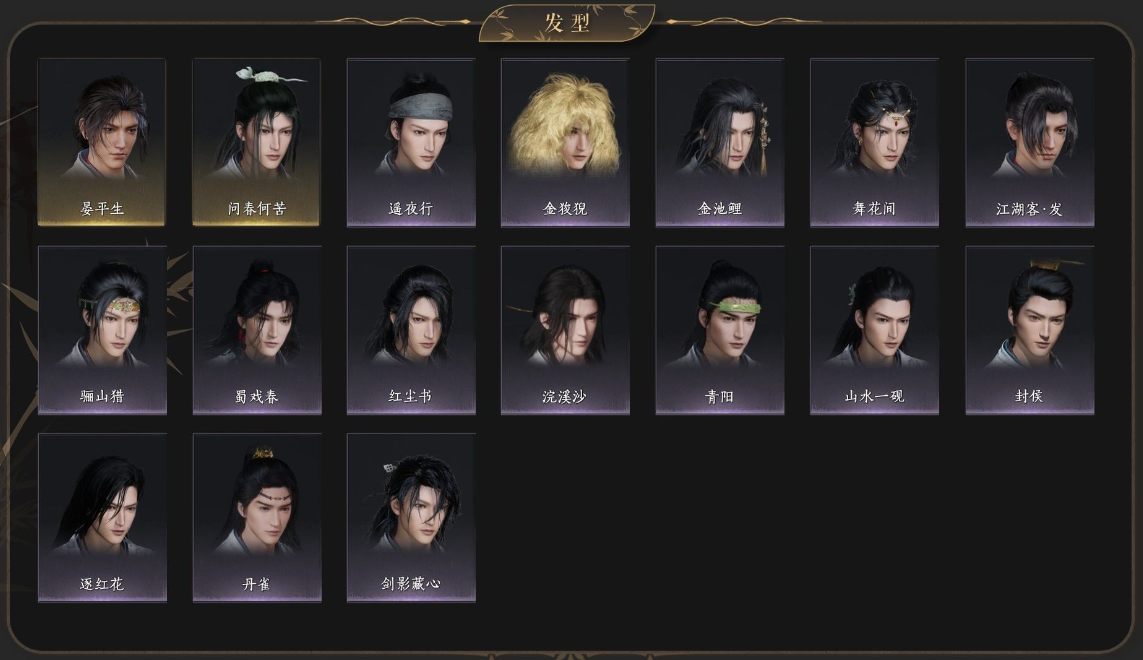Select the 江湖客·发 hairstyle

pyautogui.click(x=1029, y=141)
